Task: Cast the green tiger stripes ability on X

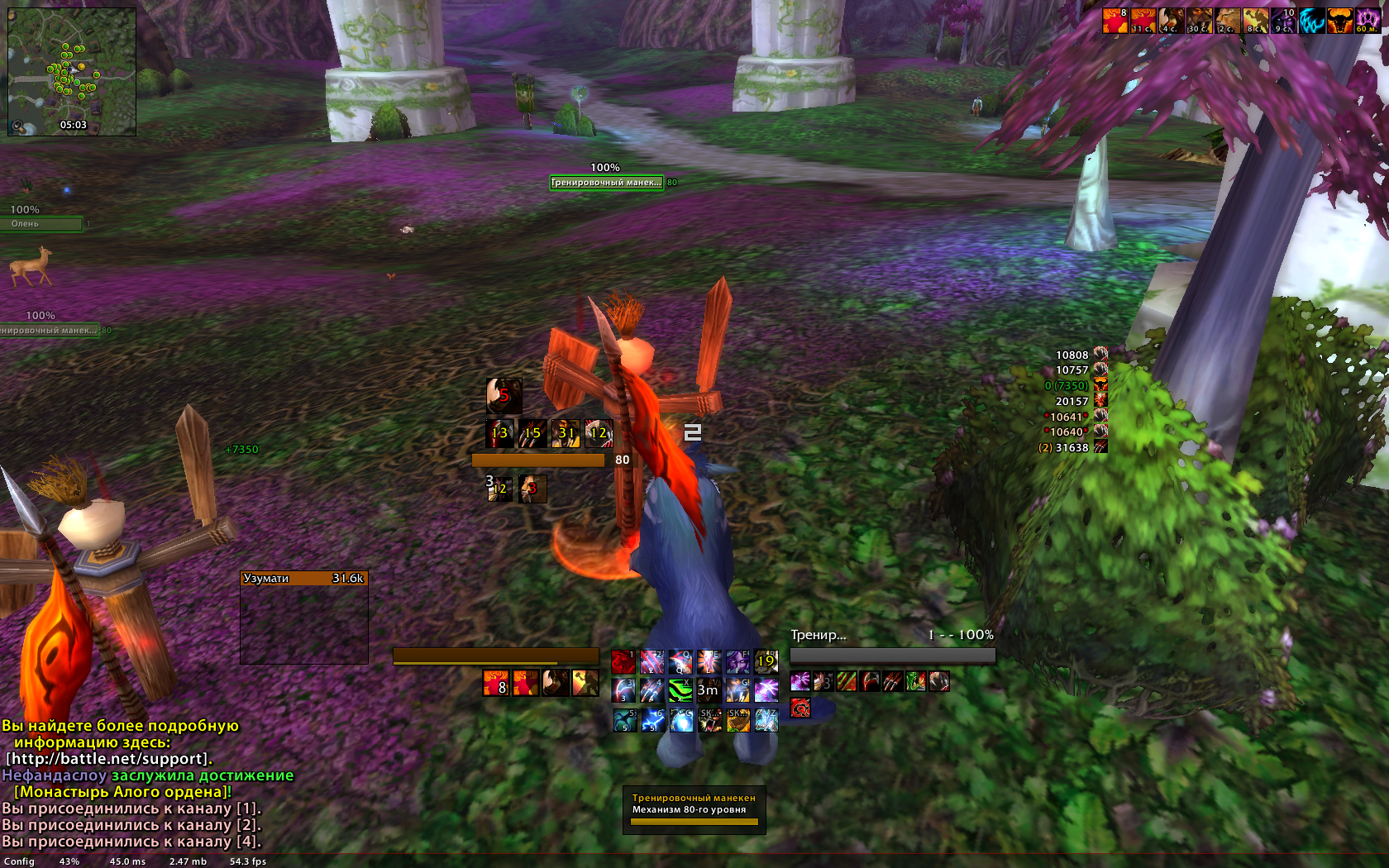Action: click(x=680, y=689)
